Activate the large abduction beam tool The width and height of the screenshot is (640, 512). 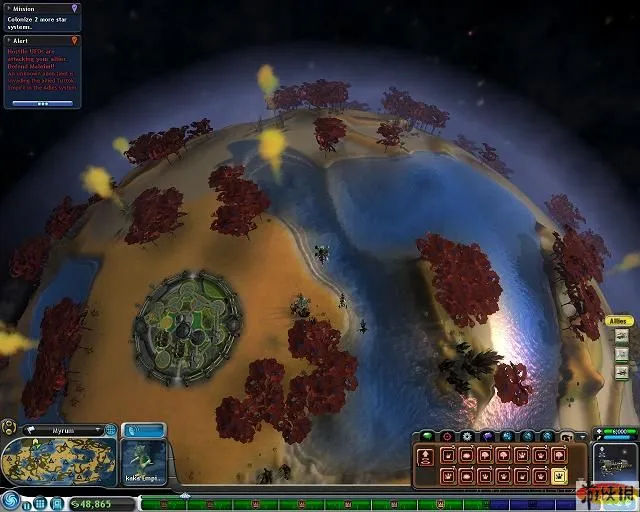click(424, 458)
